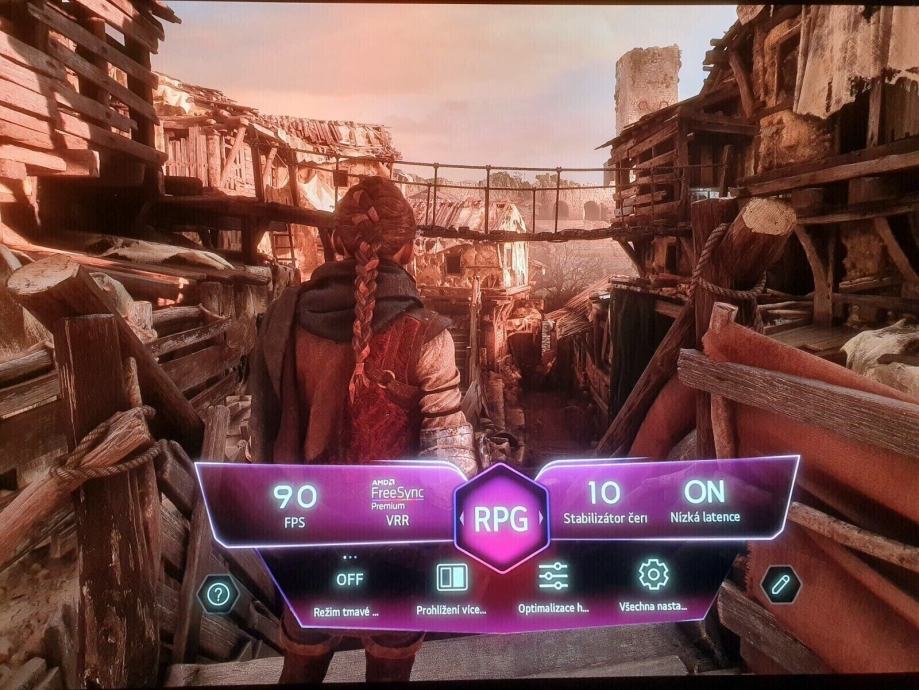Open Všechna nastavení gear settings

(x=653, y=585)
